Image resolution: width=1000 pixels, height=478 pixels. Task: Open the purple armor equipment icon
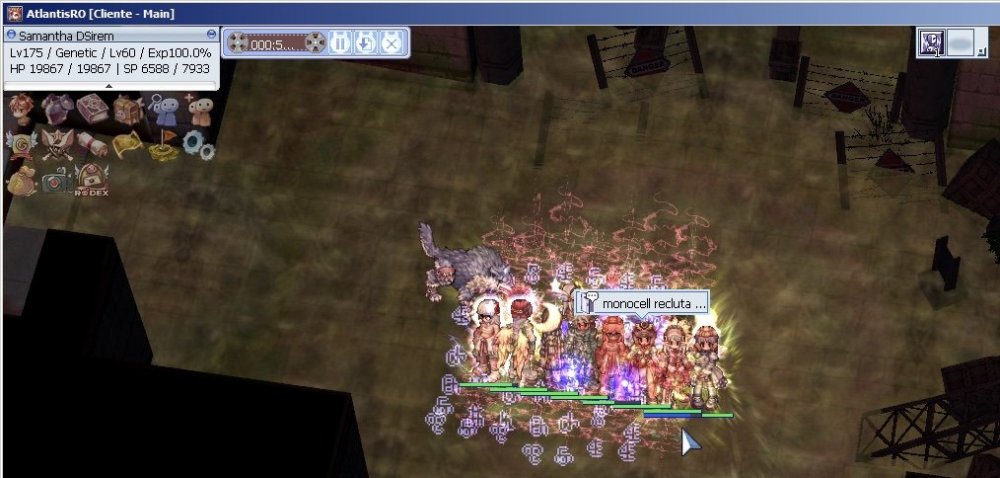[57, 108]
